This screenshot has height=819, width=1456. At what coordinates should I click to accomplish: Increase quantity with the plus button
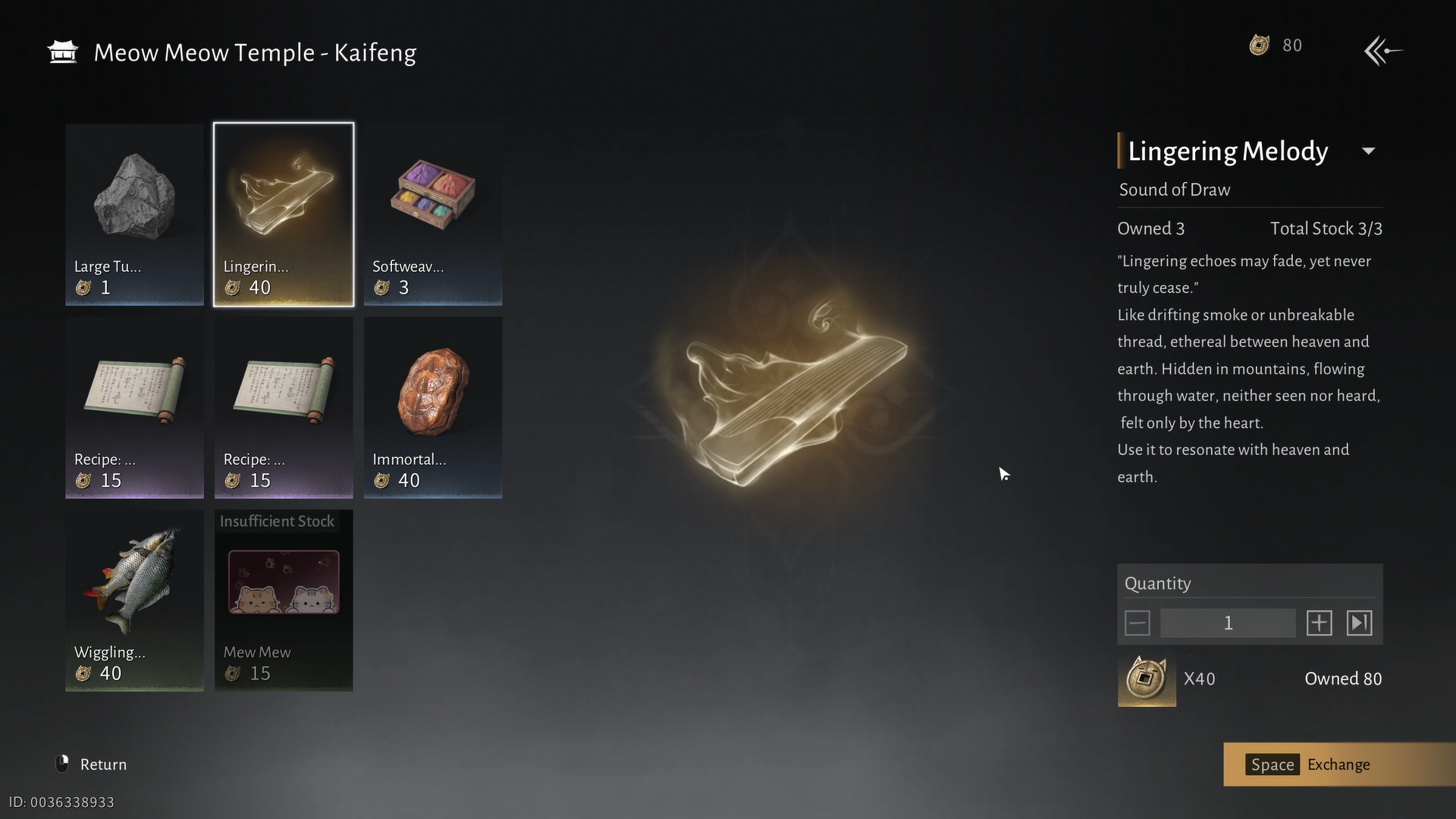click(x=1319, y=623)
